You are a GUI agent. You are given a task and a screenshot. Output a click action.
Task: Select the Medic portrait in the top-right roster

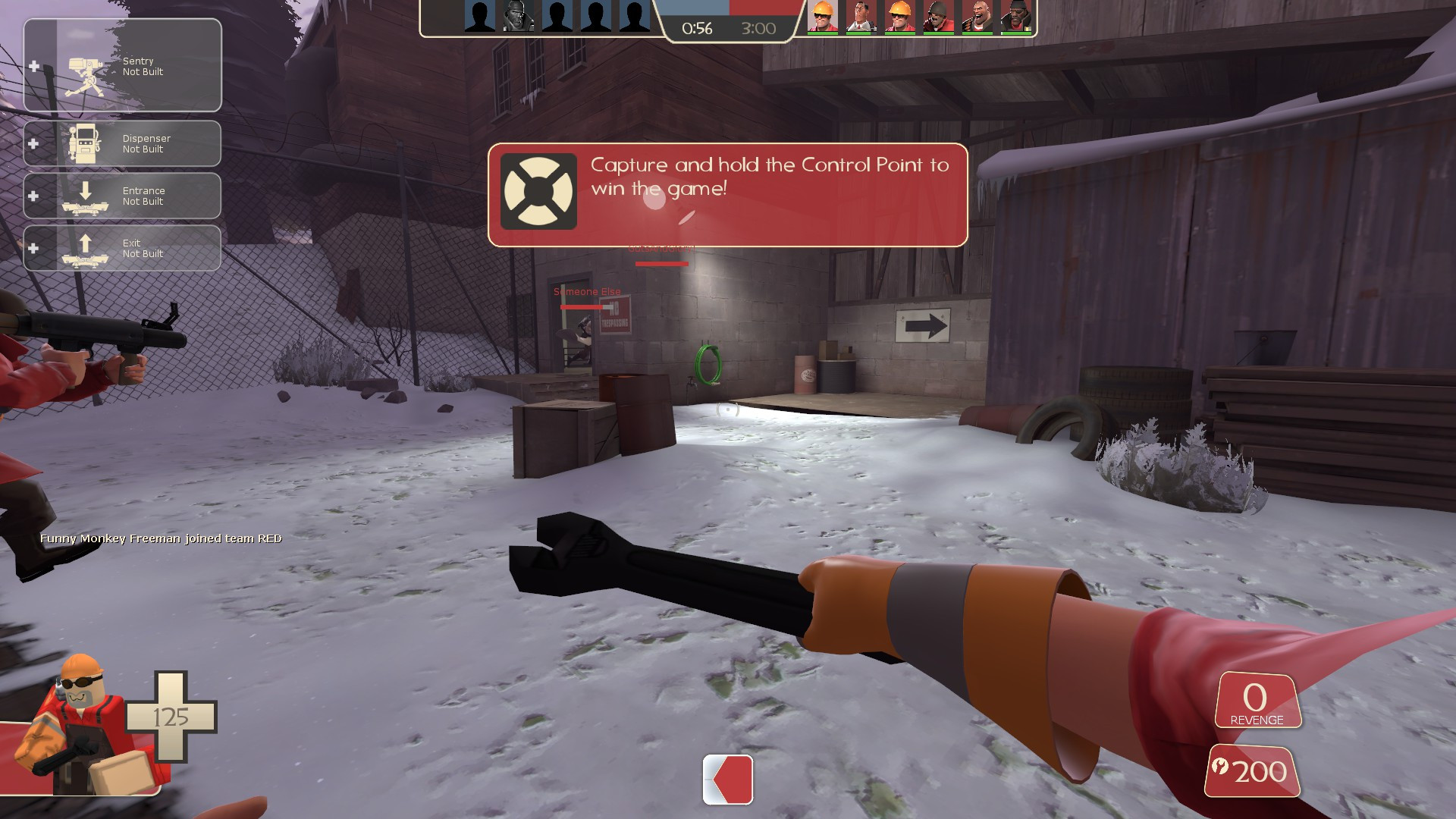[x=861, y=15]
